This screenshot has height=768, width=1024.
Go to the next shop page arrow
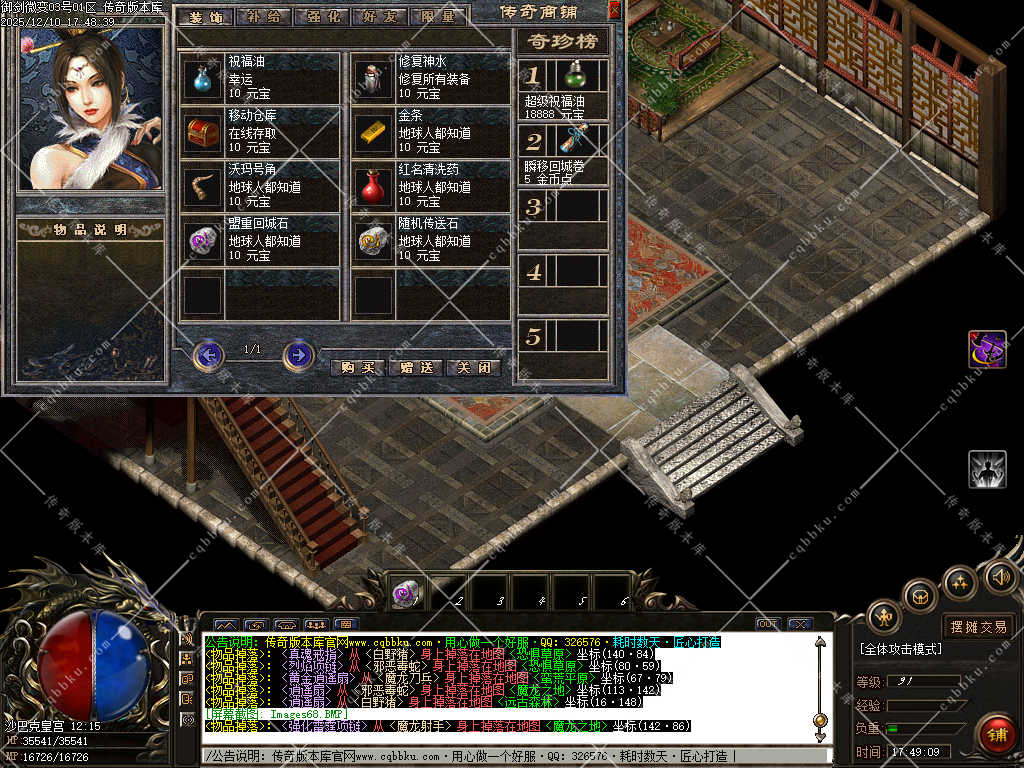(x=298, y=354)
